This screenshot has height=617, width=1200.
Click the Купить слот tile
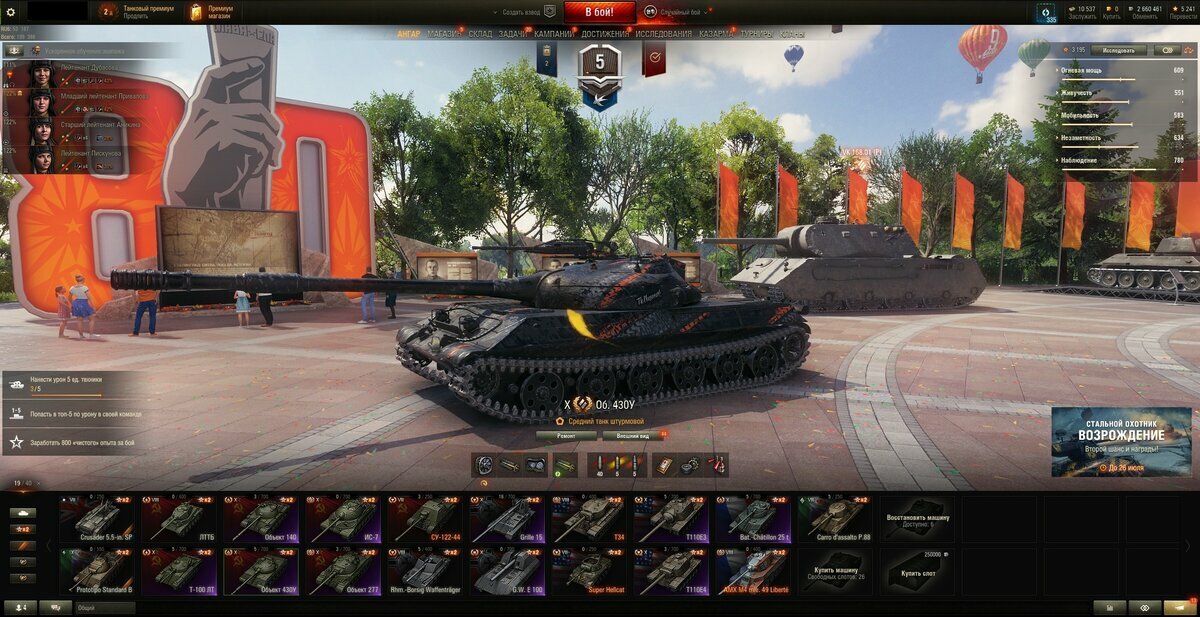coord(917,572)
